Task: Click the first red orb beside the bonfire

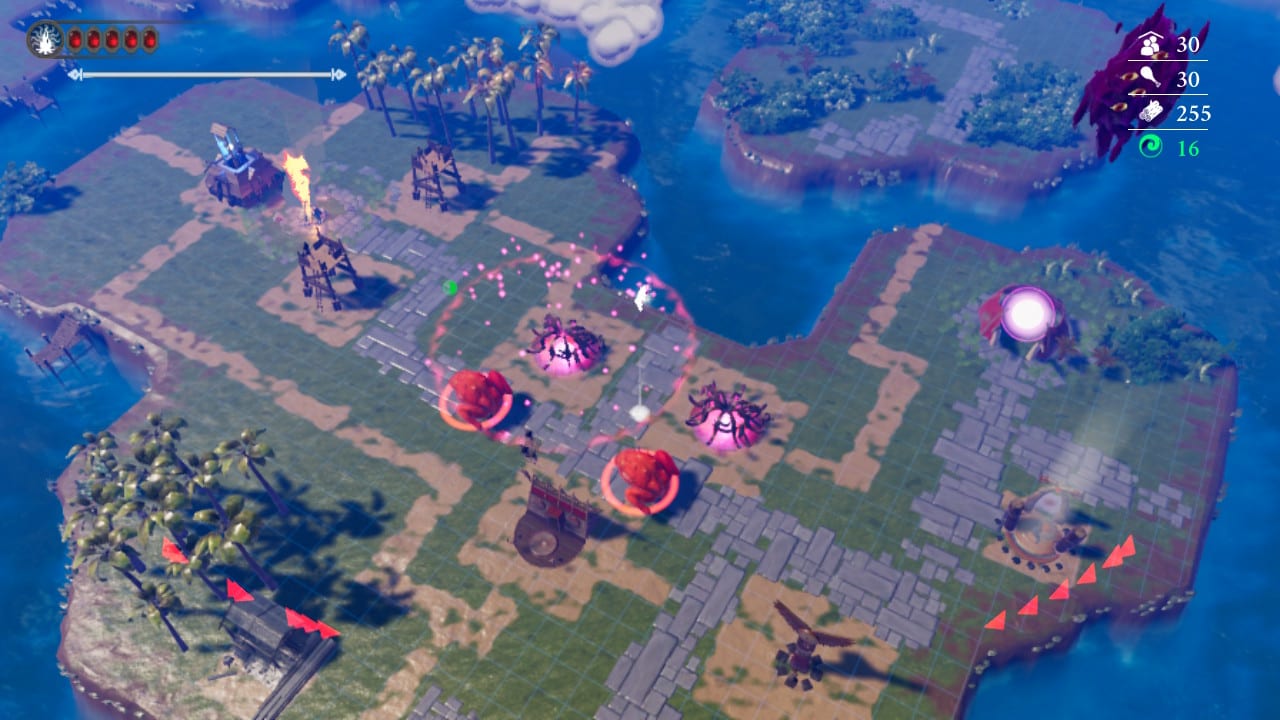Action: 75,38
